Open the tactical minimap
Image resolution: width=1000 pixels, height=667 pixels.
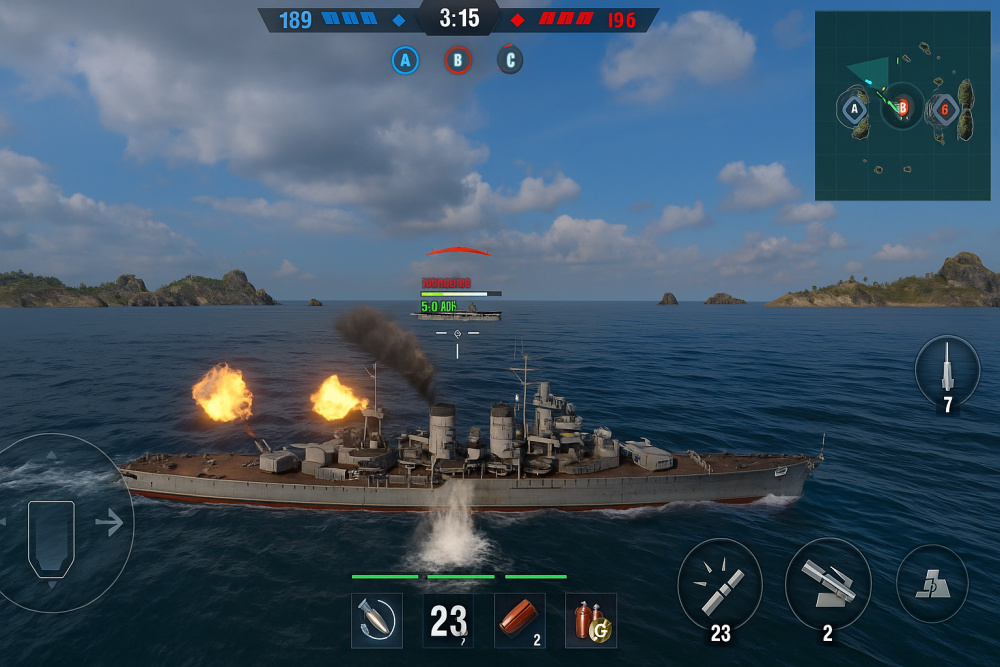(x=902, y=105)
